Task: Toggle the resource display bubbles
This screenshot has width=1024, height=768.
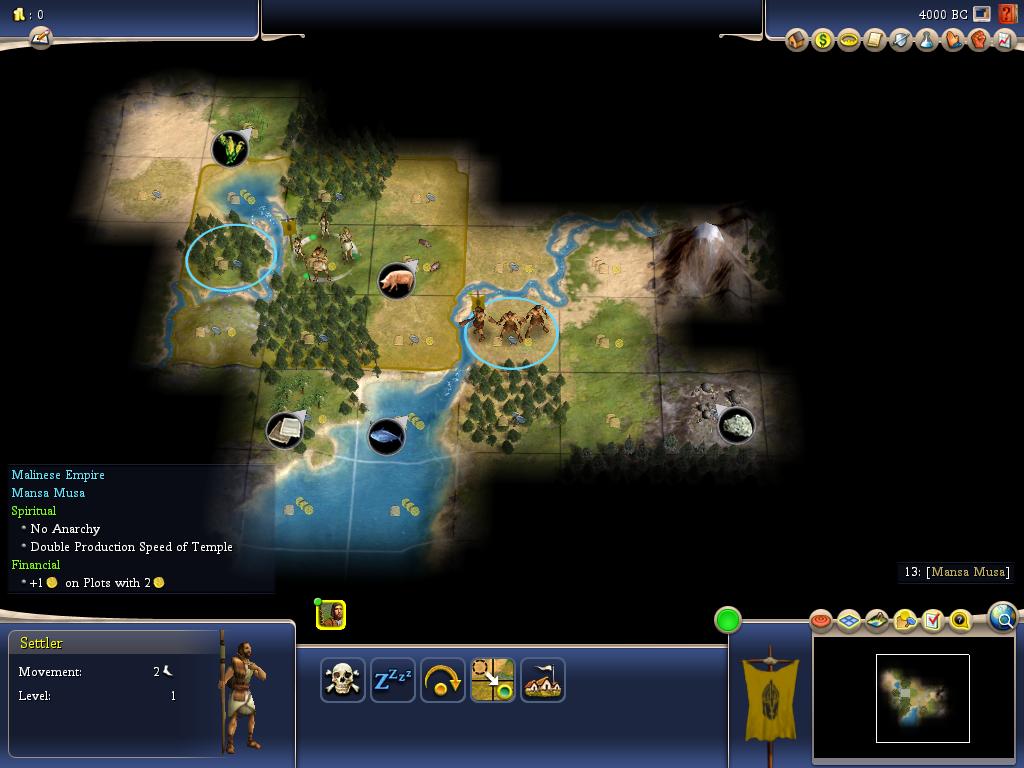Action: point(905,621)
